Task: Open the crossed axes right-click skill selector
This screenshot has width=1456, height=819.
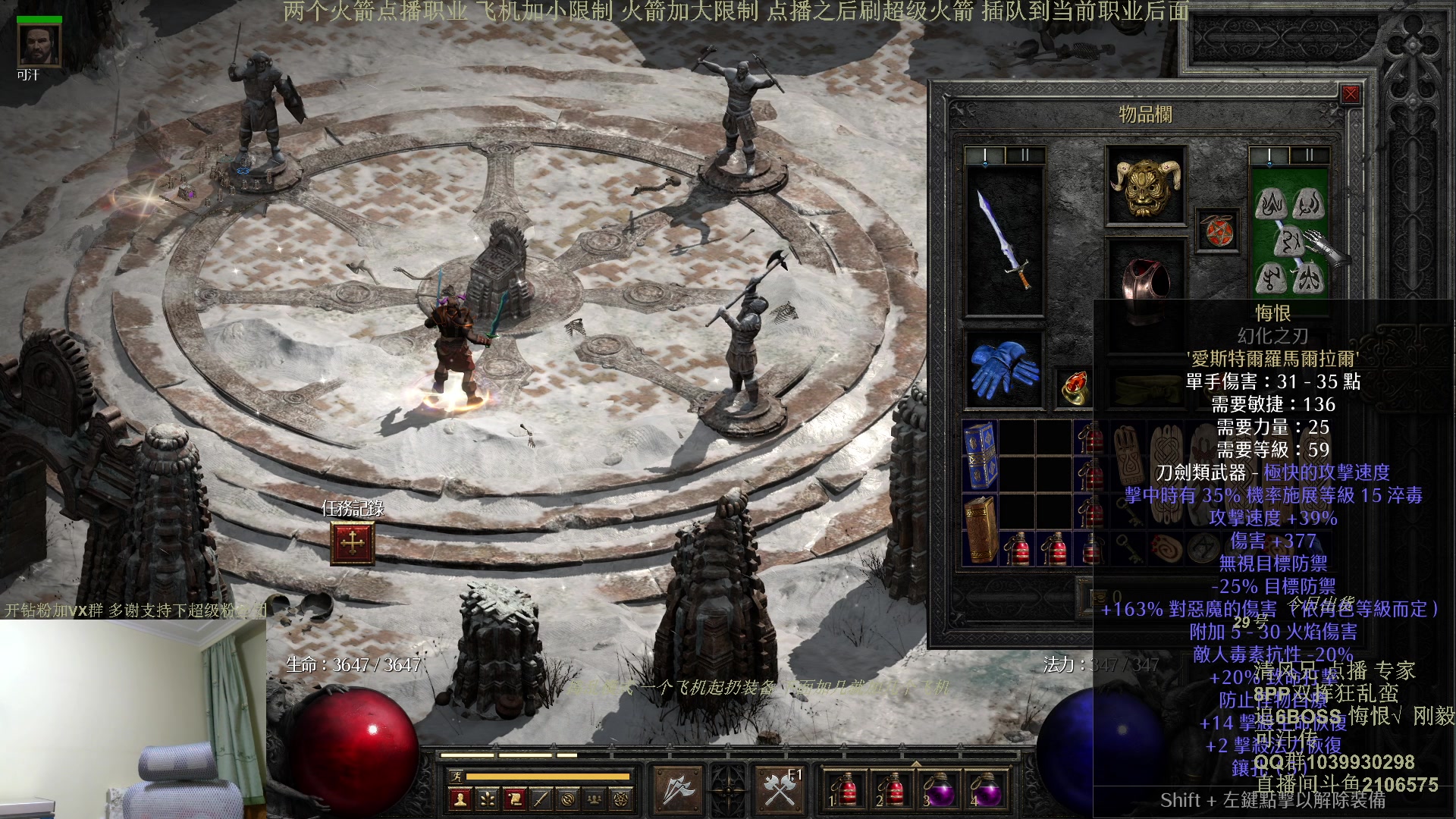Action: click(780, 790)
